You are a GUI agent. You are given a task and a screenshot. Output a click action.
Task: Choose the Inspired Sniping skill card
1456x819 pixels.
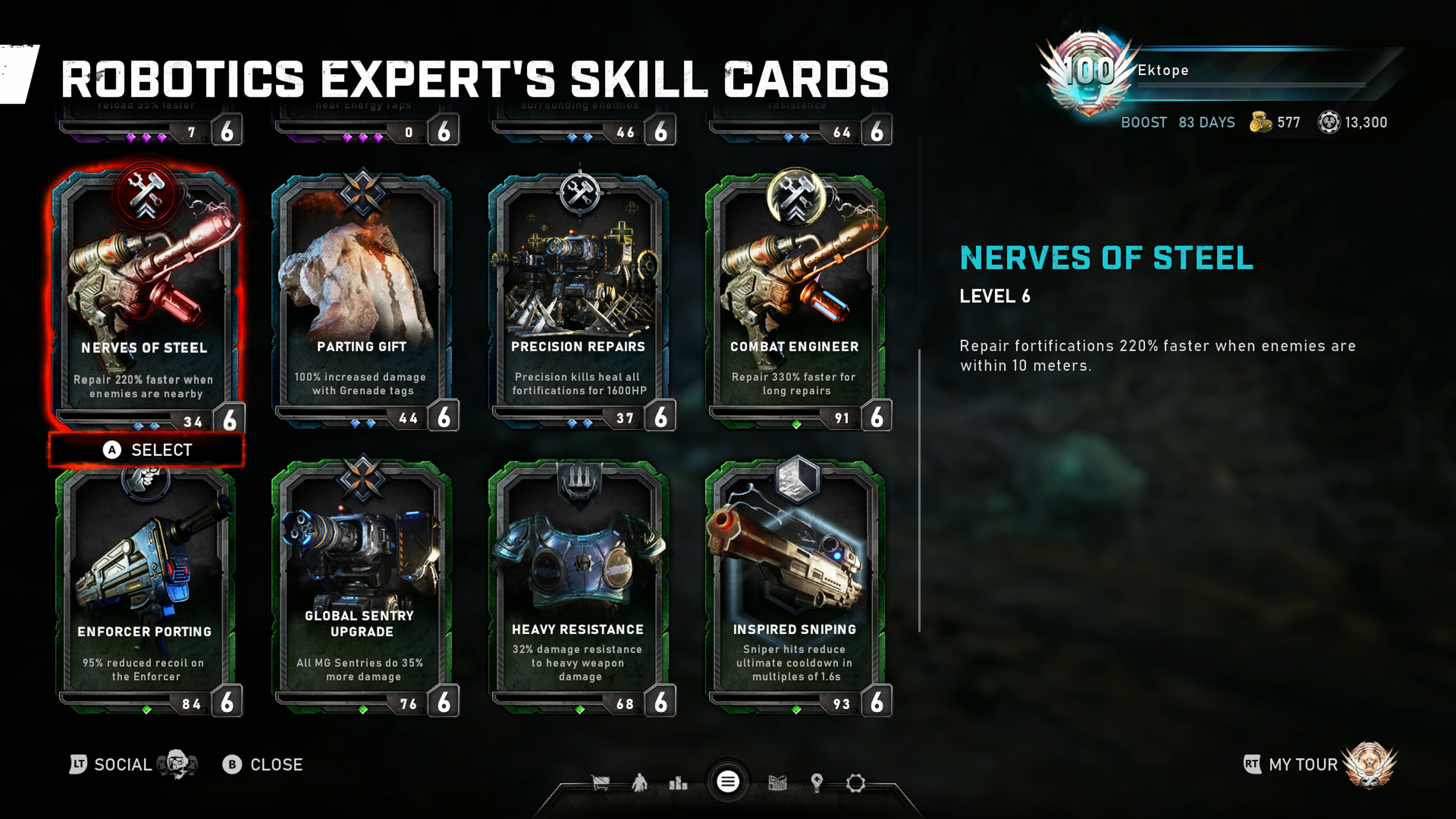click(x=795, y=588)
